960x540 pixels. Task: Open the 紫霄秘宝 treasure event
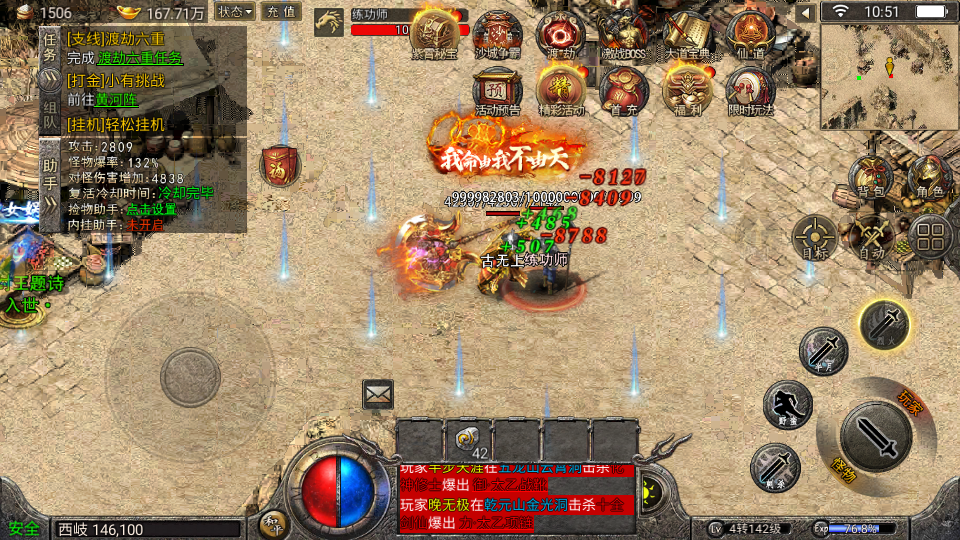coord(435,34)
